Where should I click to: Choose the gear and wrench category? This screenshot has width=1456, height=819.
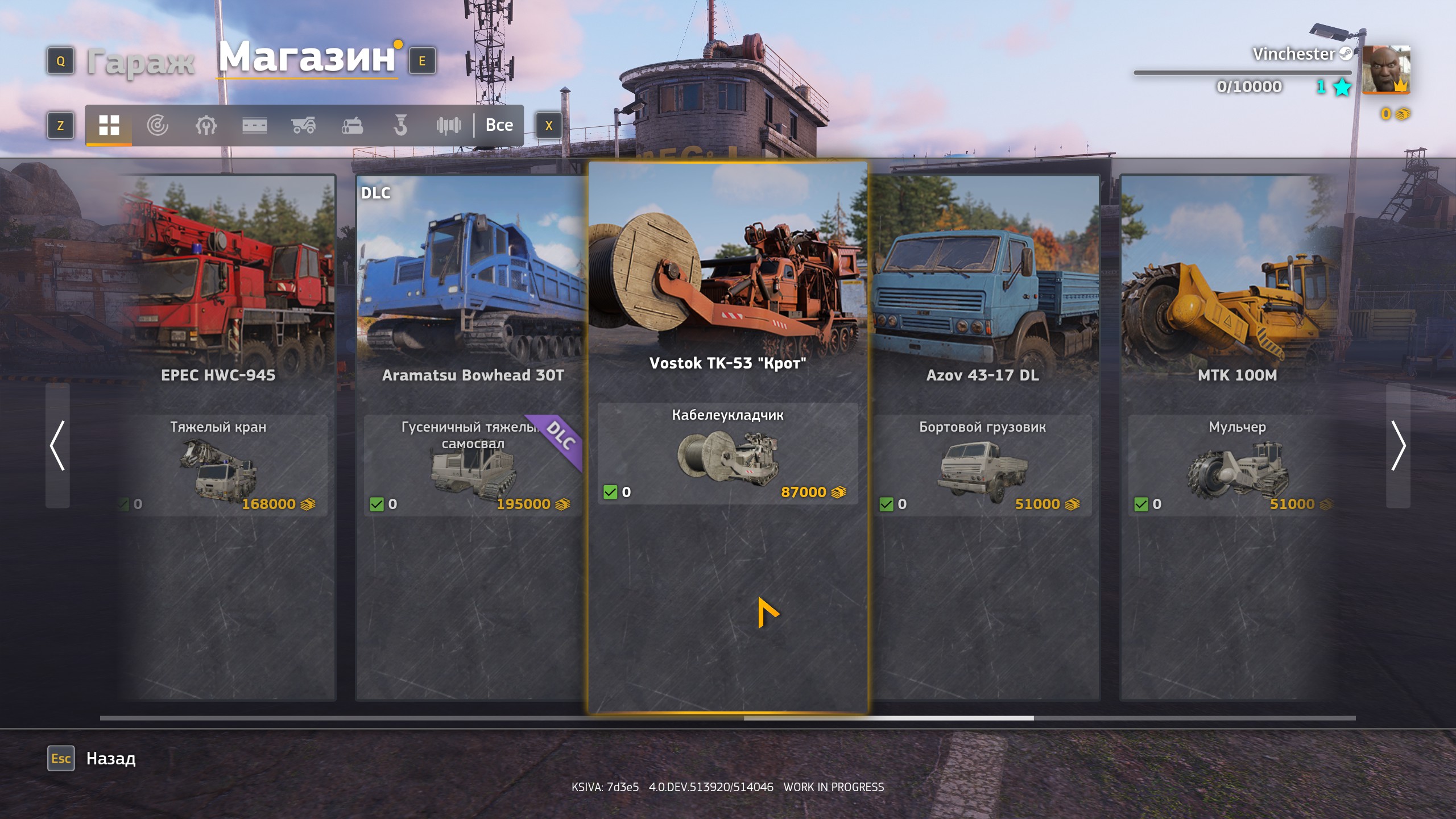(206, 125)
